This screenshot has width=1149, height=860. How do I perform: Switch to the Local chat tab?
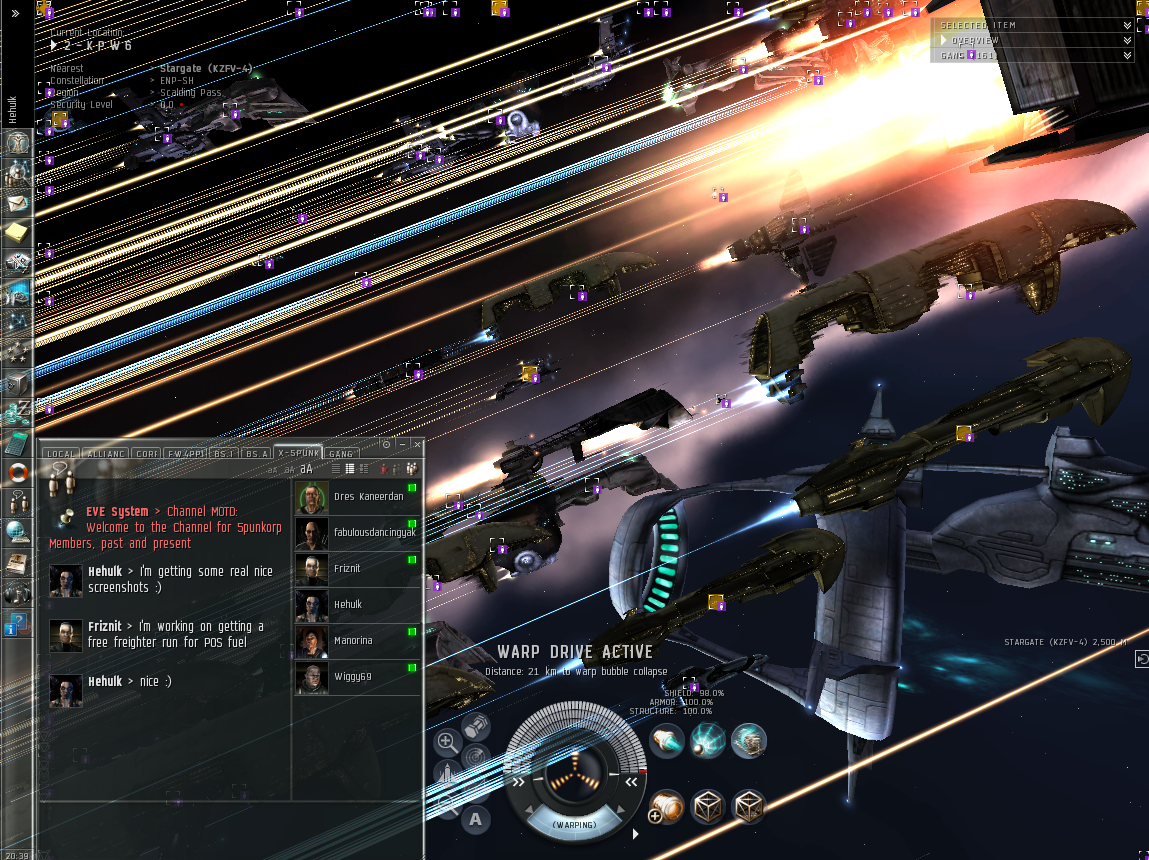[61, 454]
